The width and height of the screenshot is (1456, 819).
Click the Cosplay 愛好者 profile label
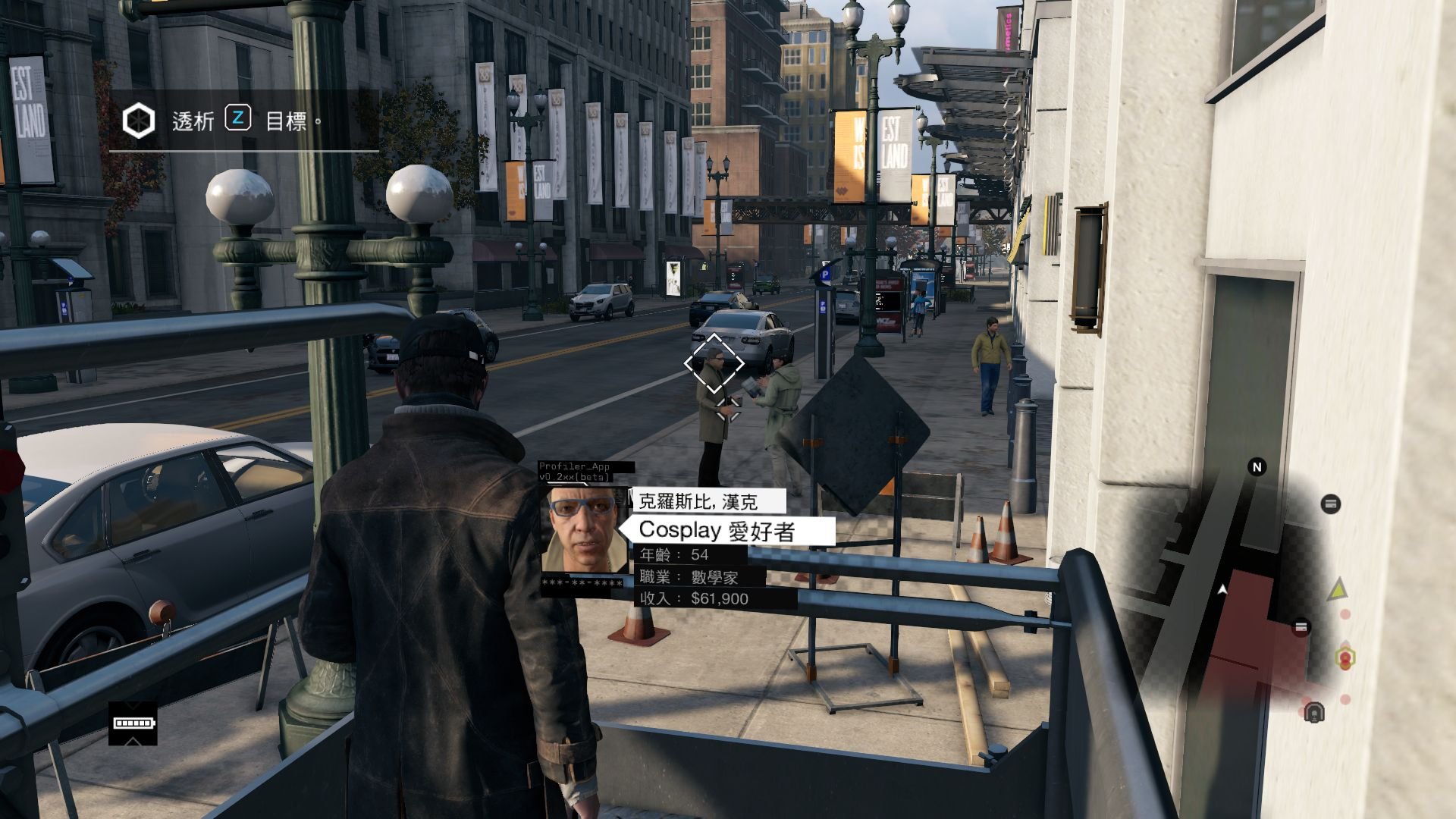click(x=726, y=531)
